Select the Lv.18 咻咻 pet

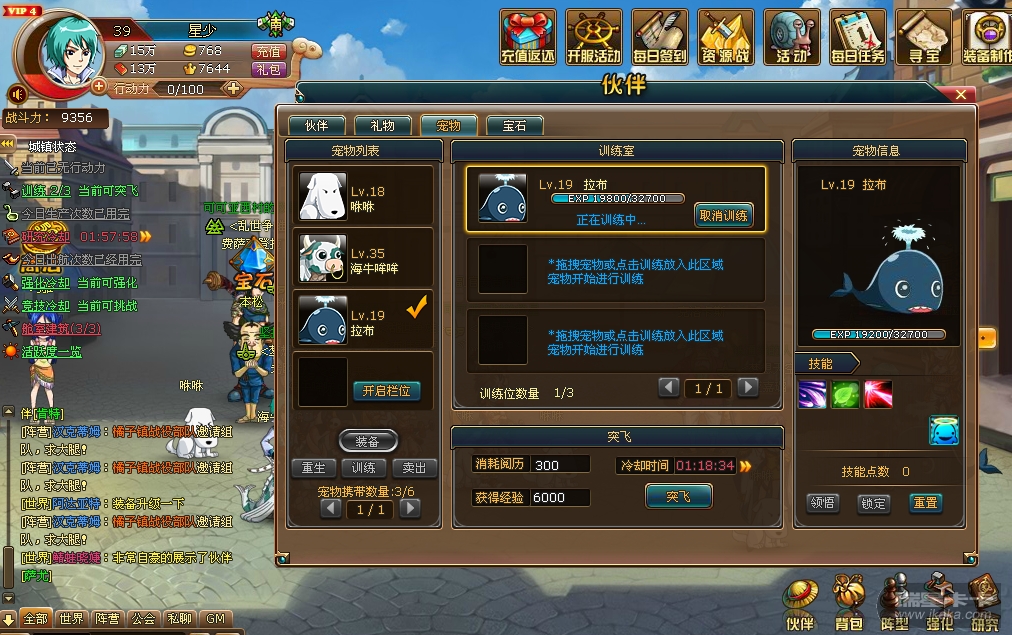[364, 196]
